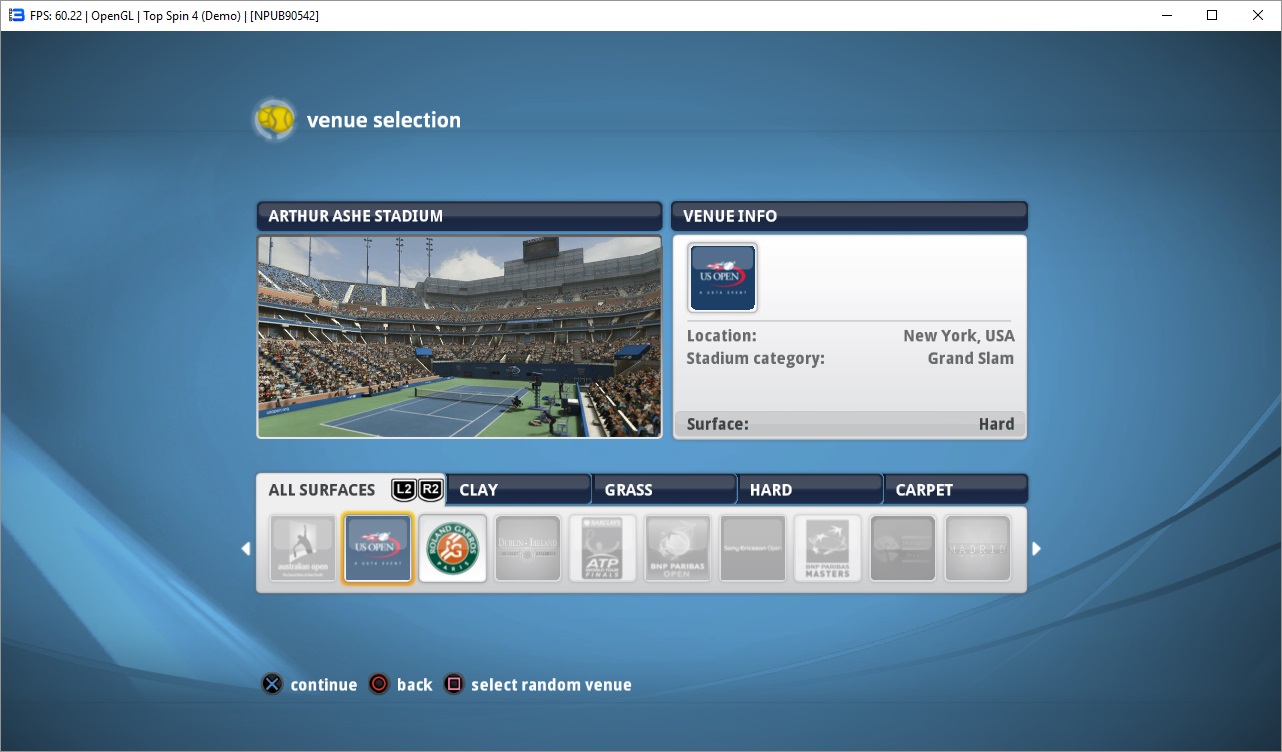Maximize the emulator window

[1212, 15]
